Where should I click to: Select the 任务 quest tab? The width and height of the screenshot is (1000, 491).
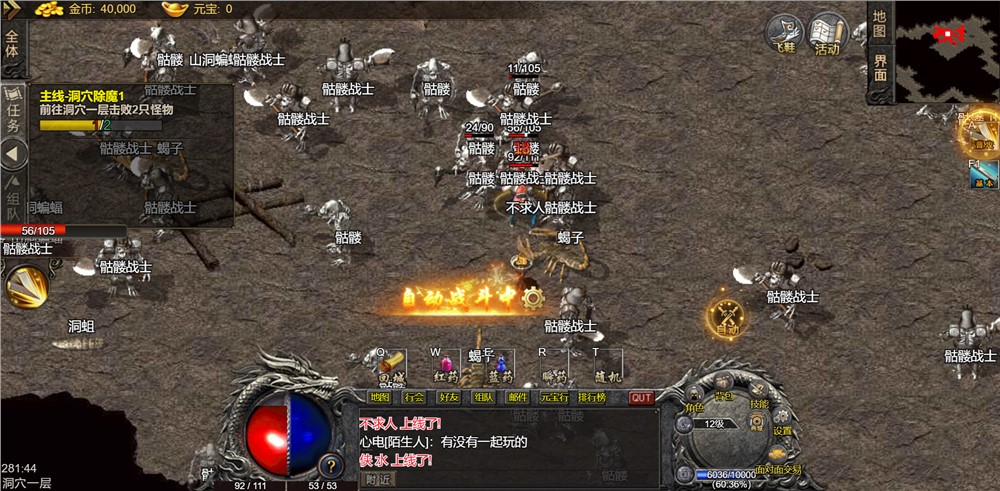tap(13, 112)
